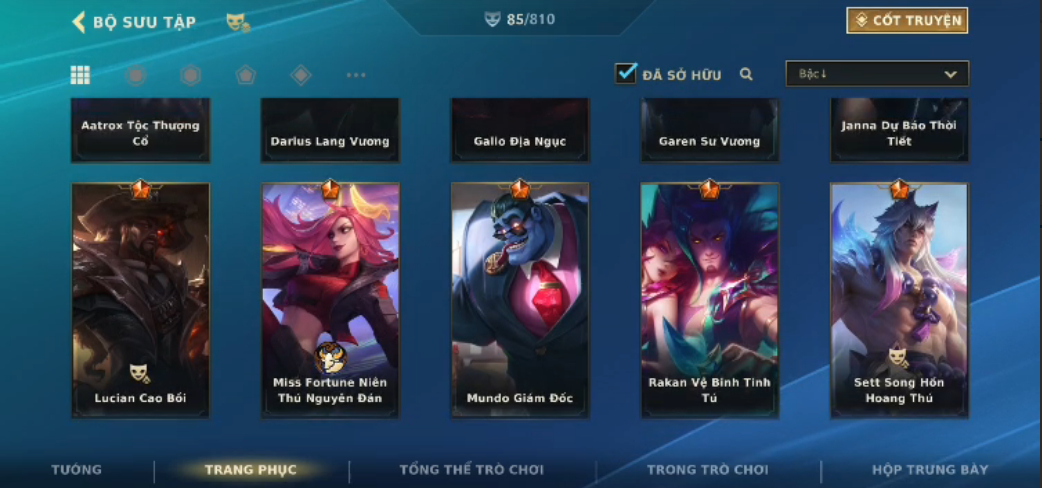Choose the Aatrox Tộc Thượng Cổ card

[141, 131]
